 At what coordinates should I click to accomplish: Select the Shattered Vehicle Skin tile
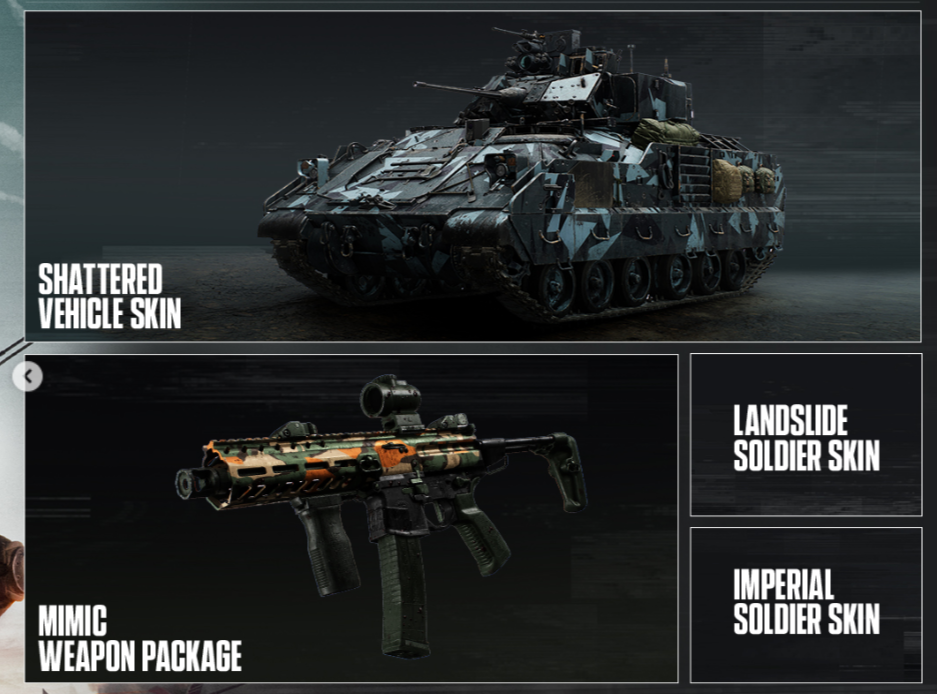coord(472,176)
